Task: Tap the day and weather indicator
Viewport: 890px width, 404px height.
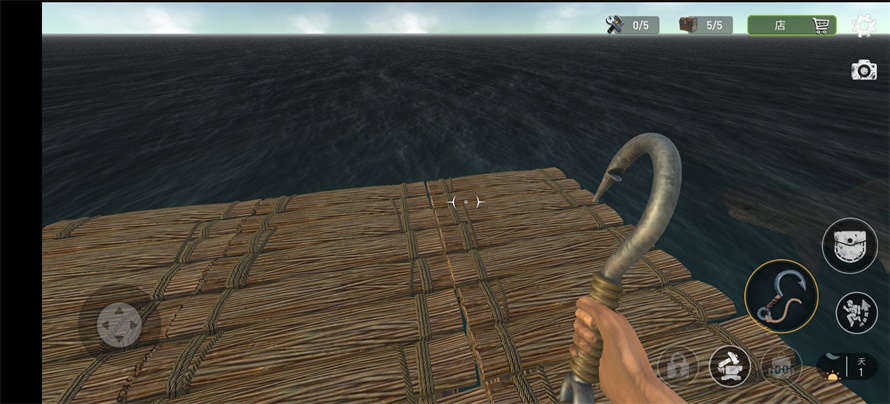Action: [x=847, y=367]
